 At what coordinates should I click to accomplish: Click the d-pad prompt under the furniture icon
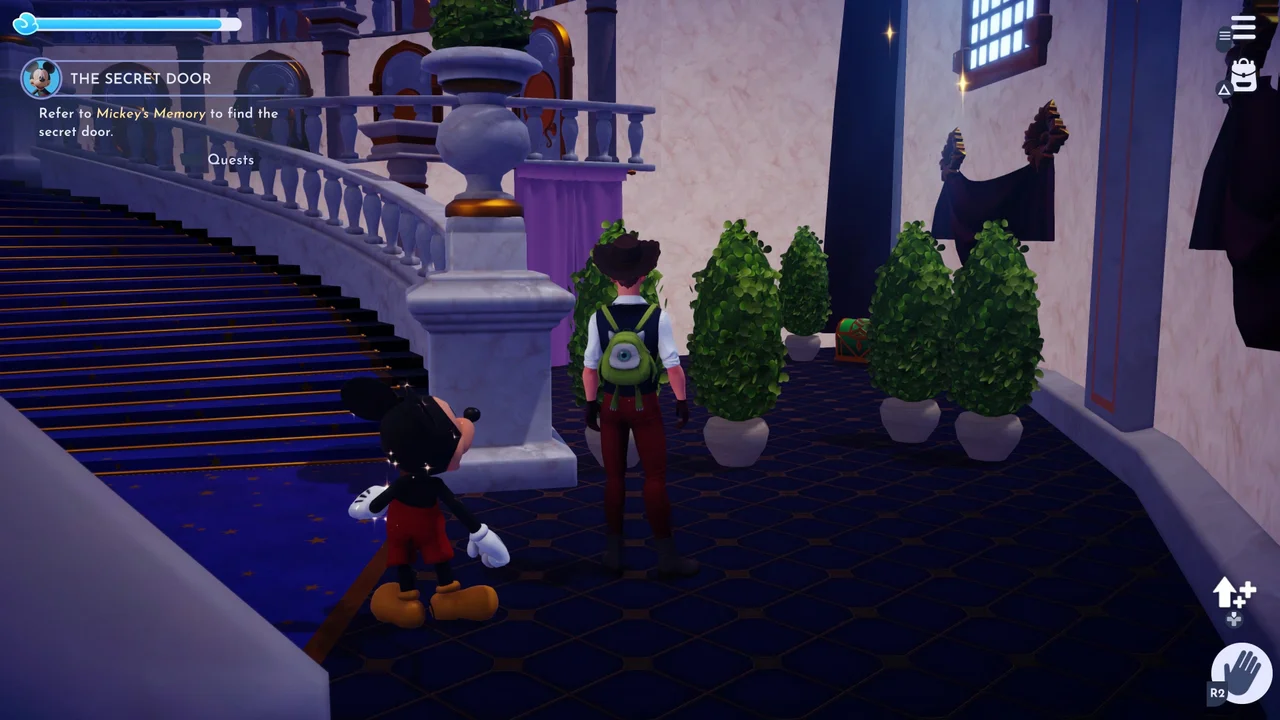point(1234,620)
